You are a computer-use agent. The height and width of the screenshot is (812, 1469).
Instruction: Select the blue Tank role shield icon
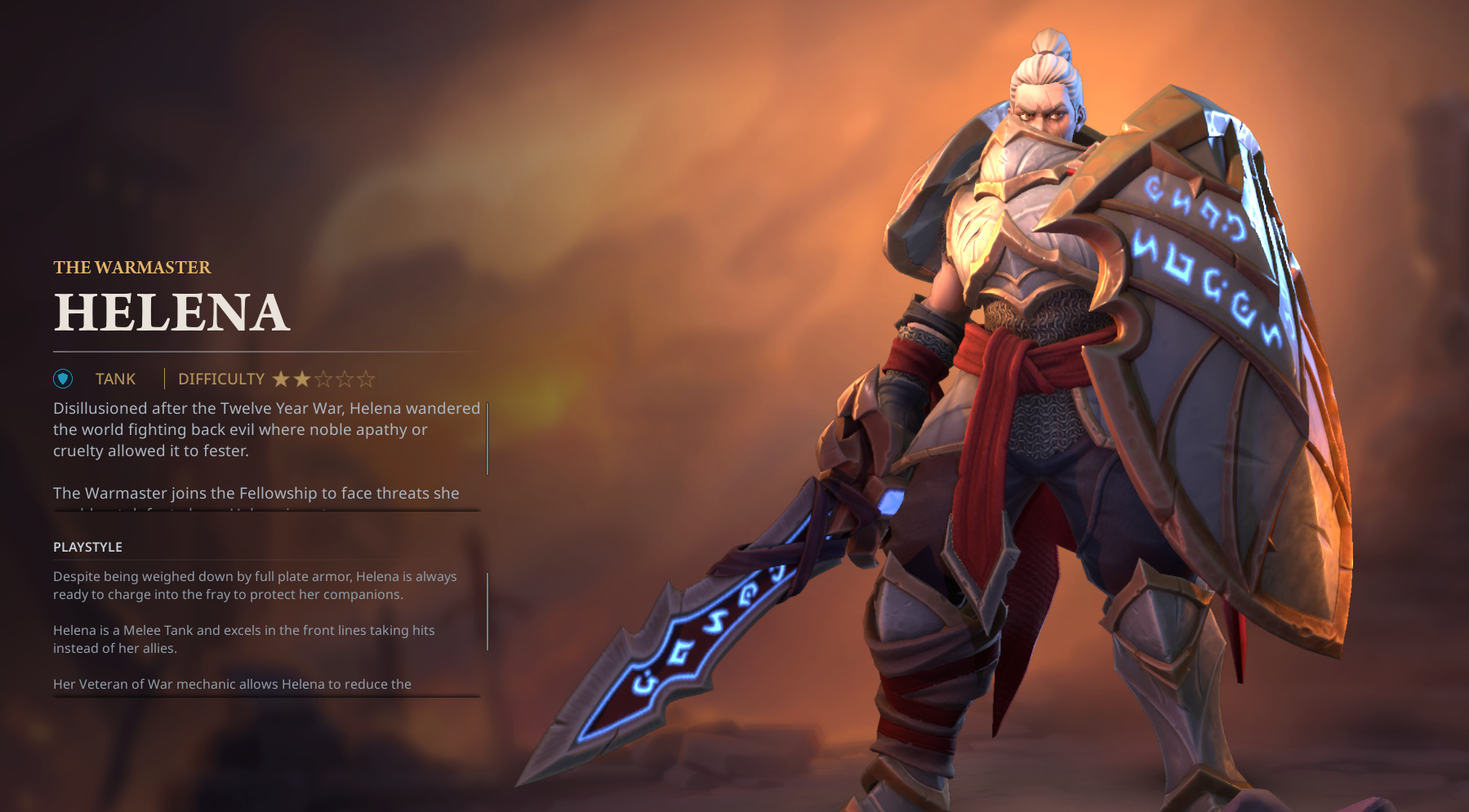point(63,379)
